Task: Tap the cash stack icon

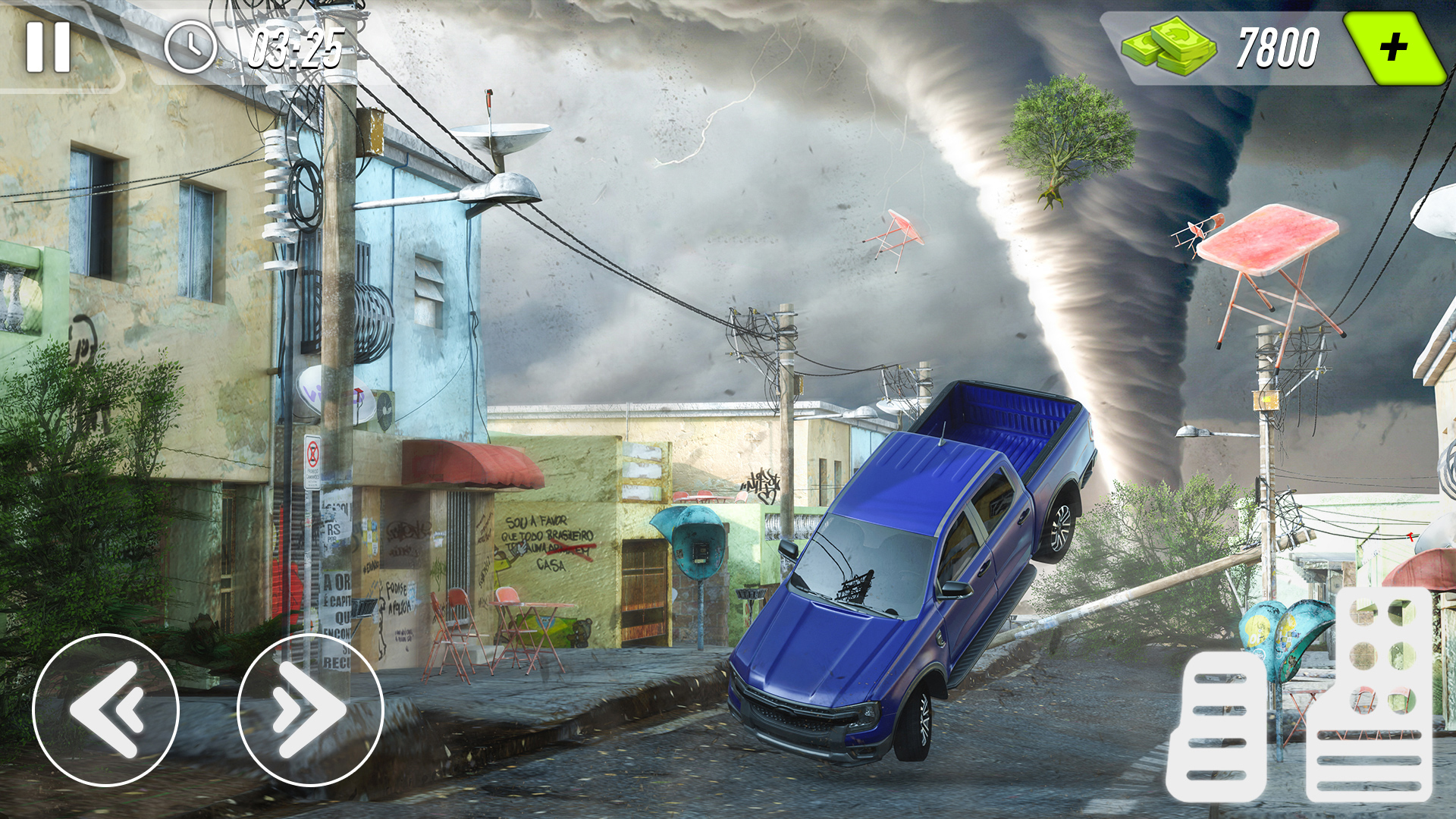Action: [1172, 47]
